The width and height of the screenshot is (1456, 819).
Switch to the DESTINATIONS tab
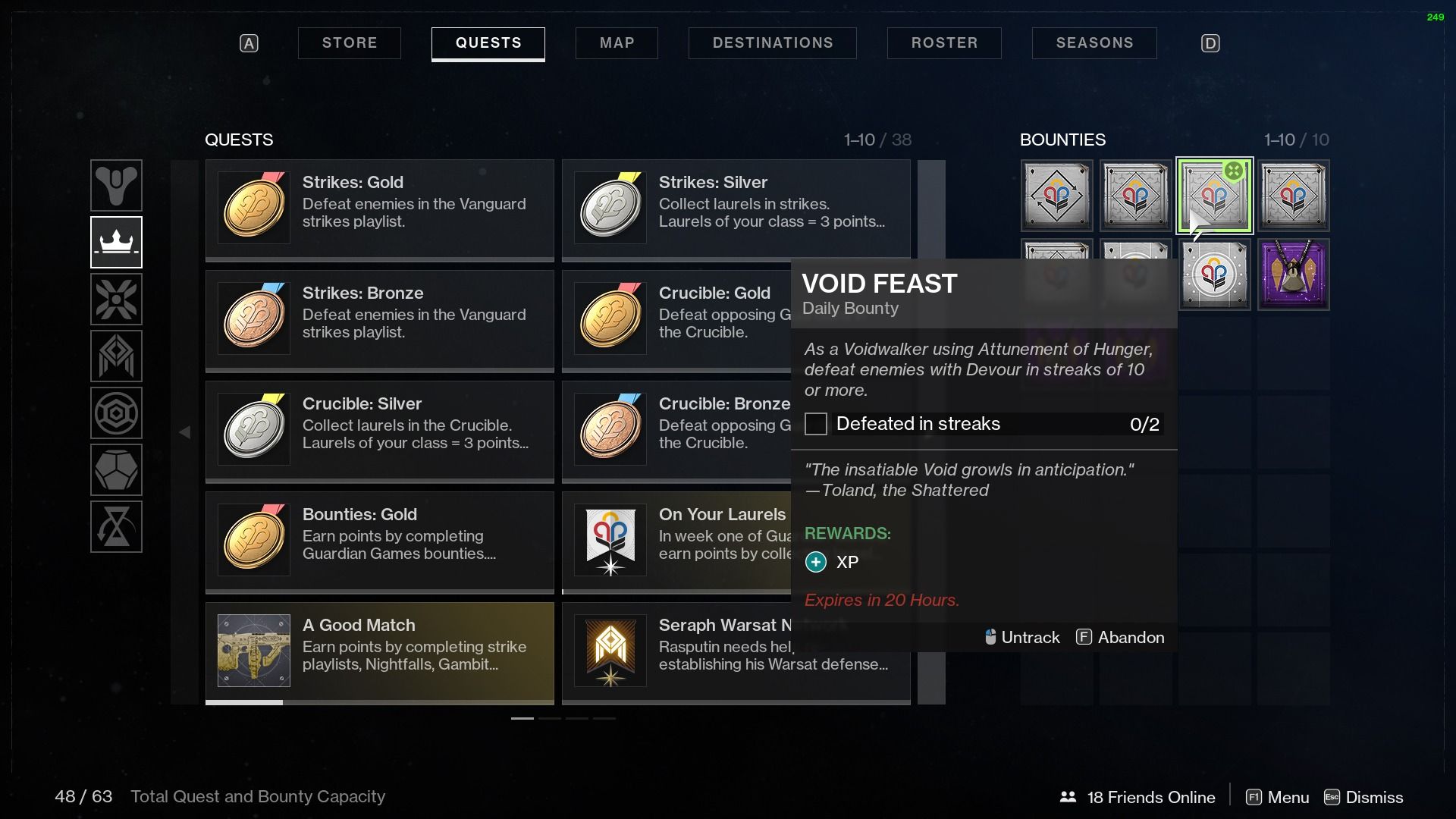click(x=772, y=43)
